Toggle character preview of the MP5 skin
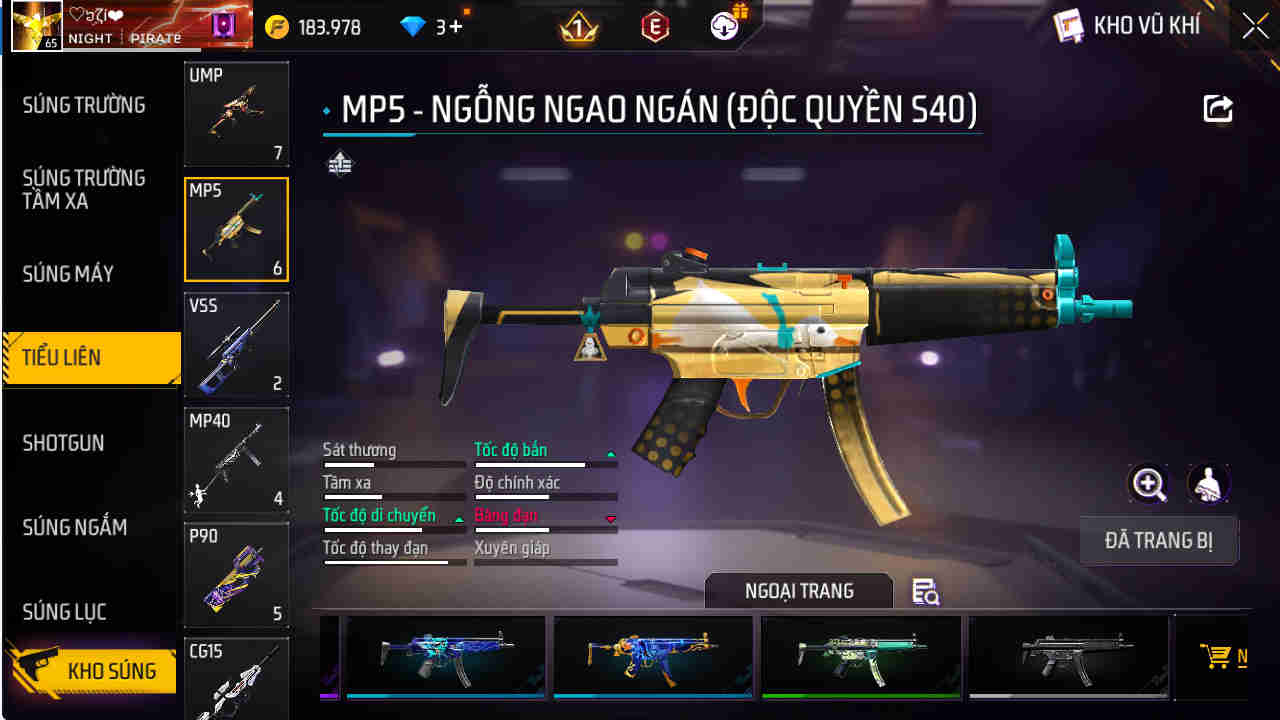The width and height of the screenshot is (1280, 720). click(1209, 484)
